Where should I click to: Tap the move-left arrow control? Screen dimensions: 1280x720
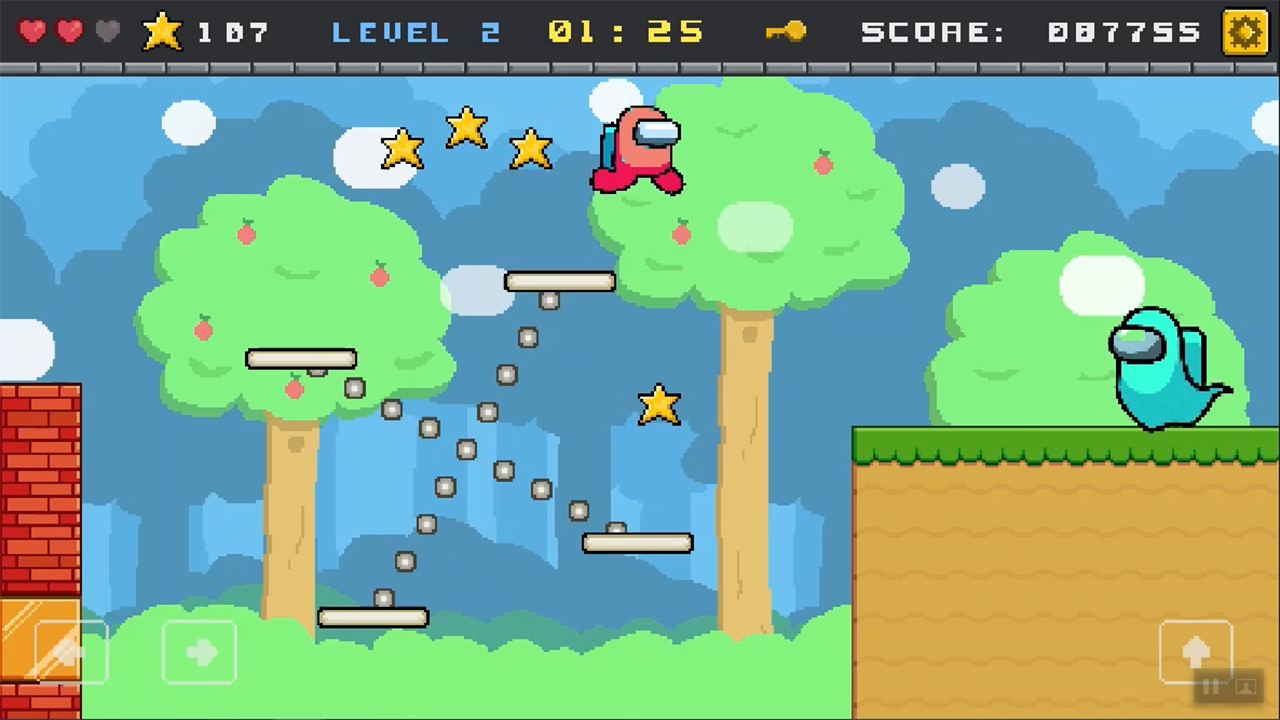click(68, 652)
